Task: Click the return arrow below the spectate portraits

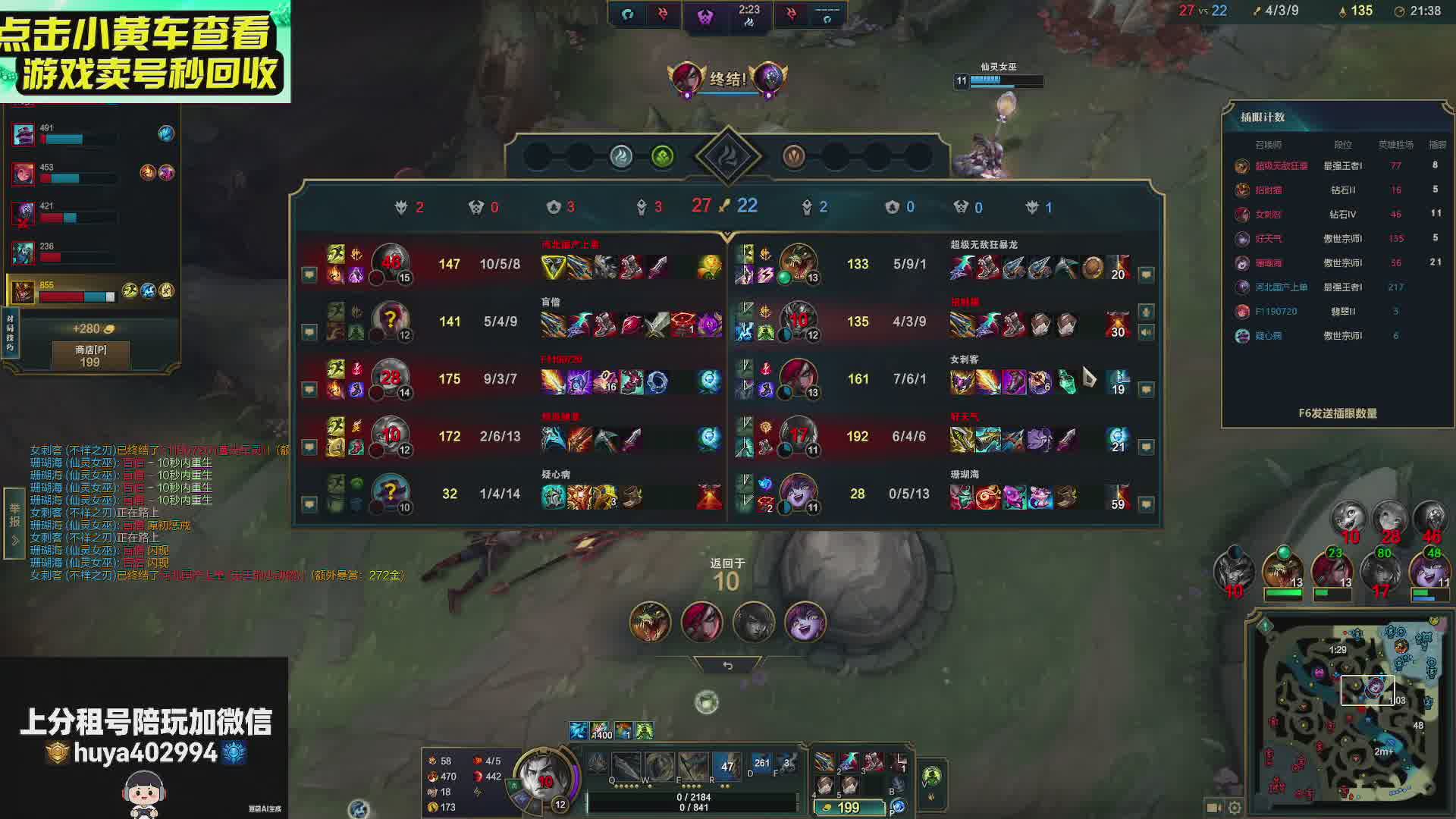Action: (x=727, y=665)
